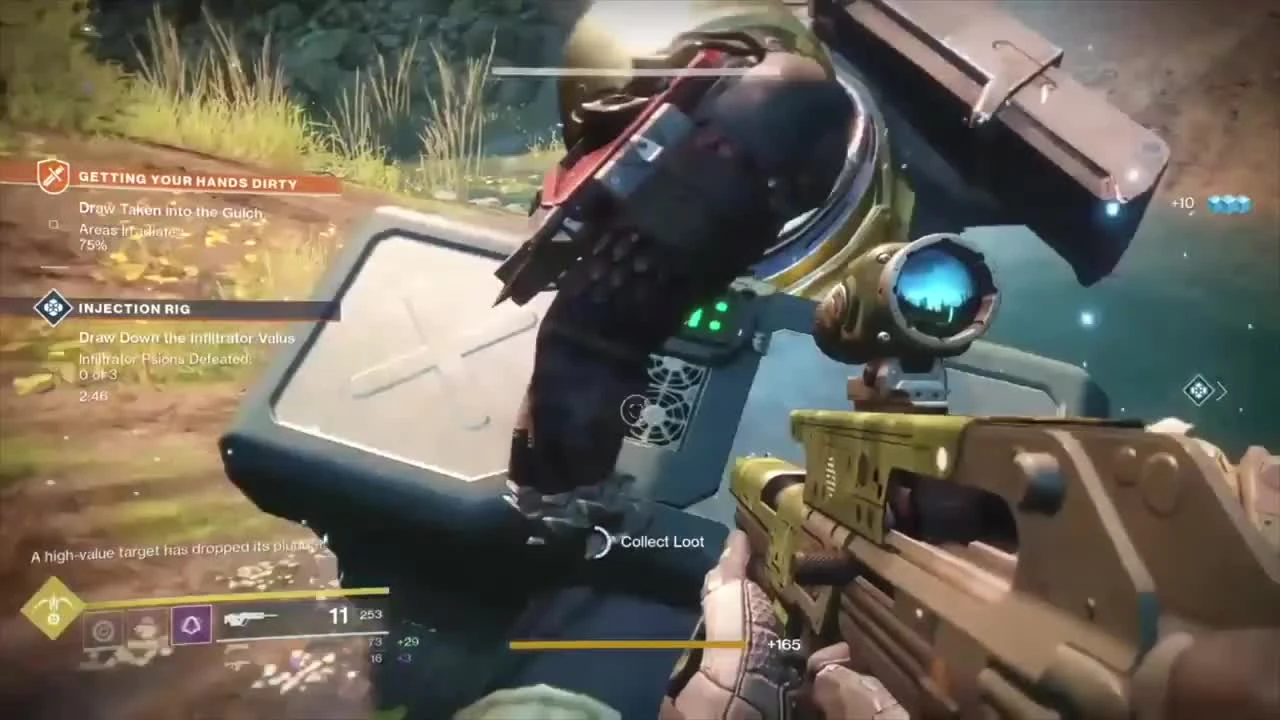The height and width of the screenshot is (720, 1280).
Task: Check the Draw Taken objective checkbox
Action: click(x=53, y=225)
